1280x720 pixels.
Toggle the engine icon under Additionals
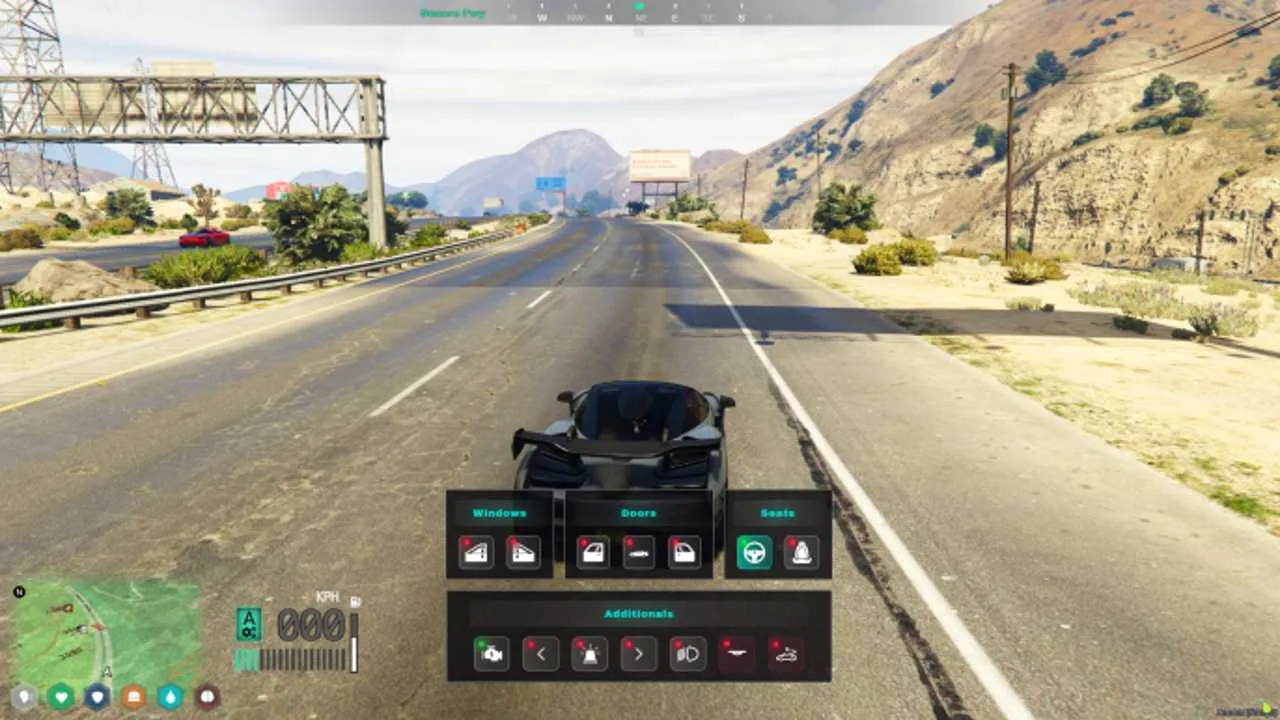(489, 655)
